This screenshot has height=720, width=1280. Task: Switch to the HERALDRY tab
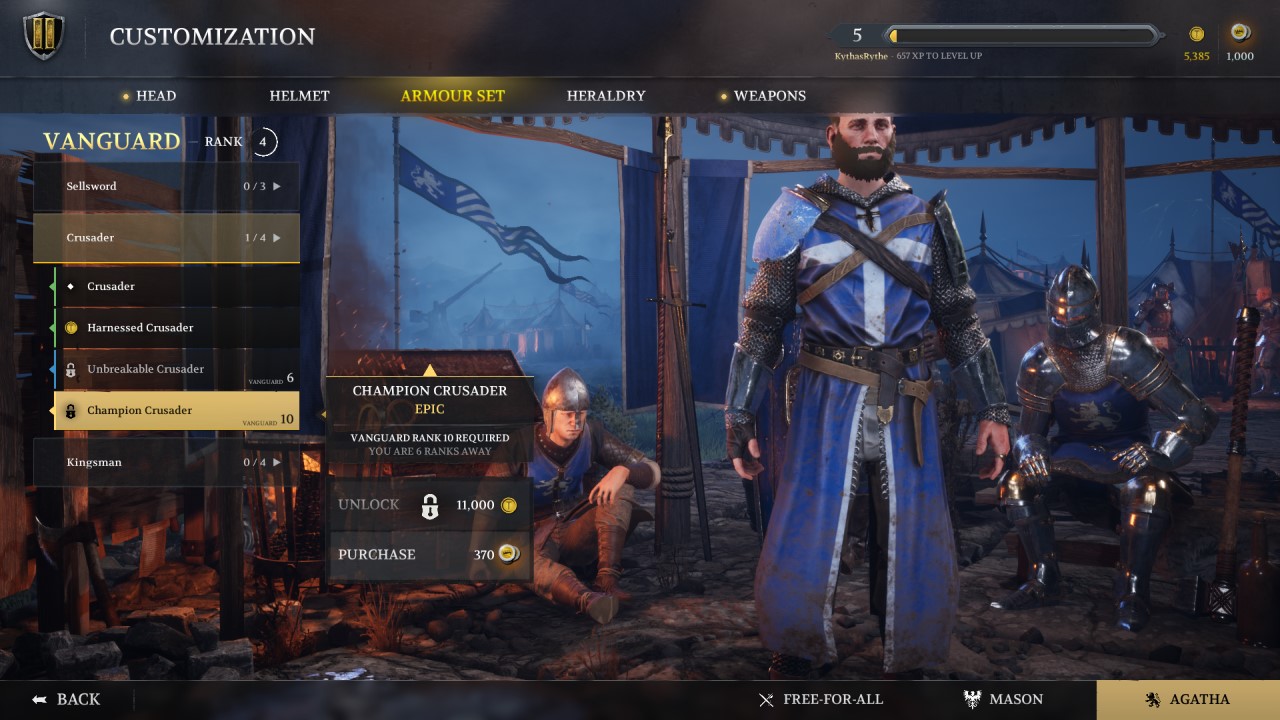pos(606,95)
